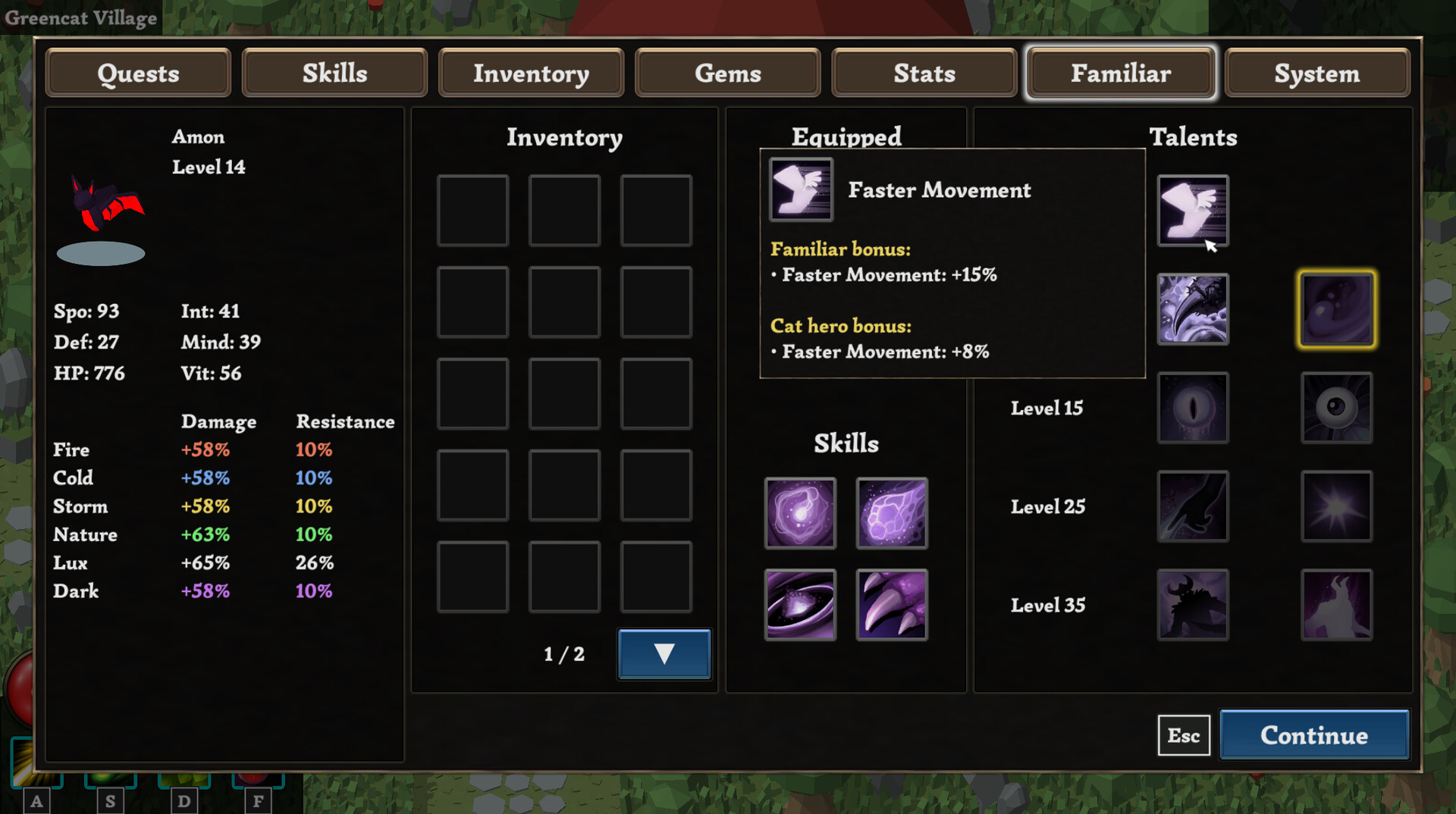
Task: Click the purple crystal skill icon
Action: 892,514
